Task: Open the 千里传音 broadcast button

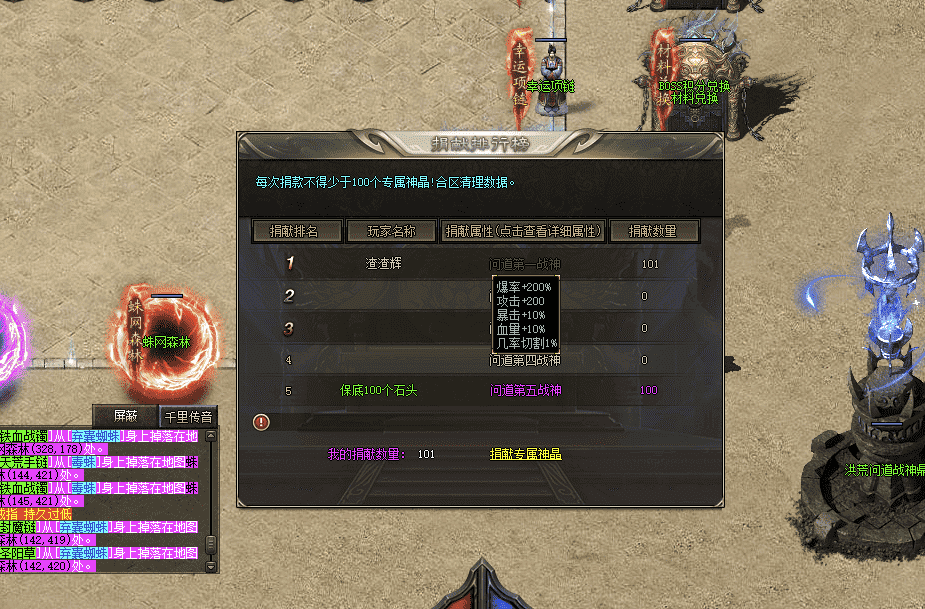Action: pyautogui.click(x=190, y=416)
